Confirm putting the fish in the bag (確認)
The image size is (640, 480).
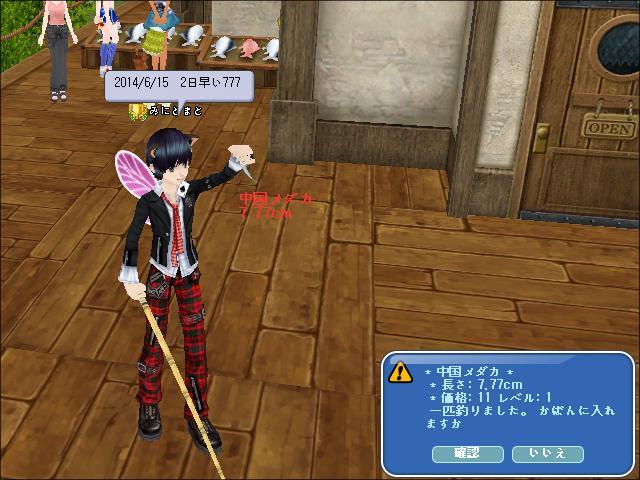[x=468, y=454]
